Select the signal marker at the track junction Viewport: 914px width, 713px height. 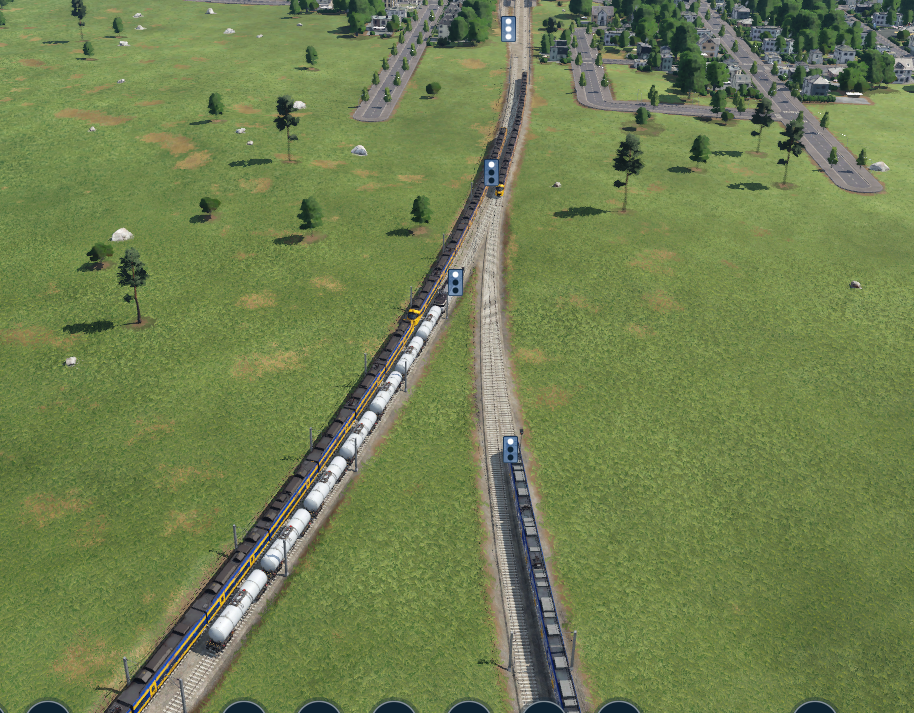492,172
